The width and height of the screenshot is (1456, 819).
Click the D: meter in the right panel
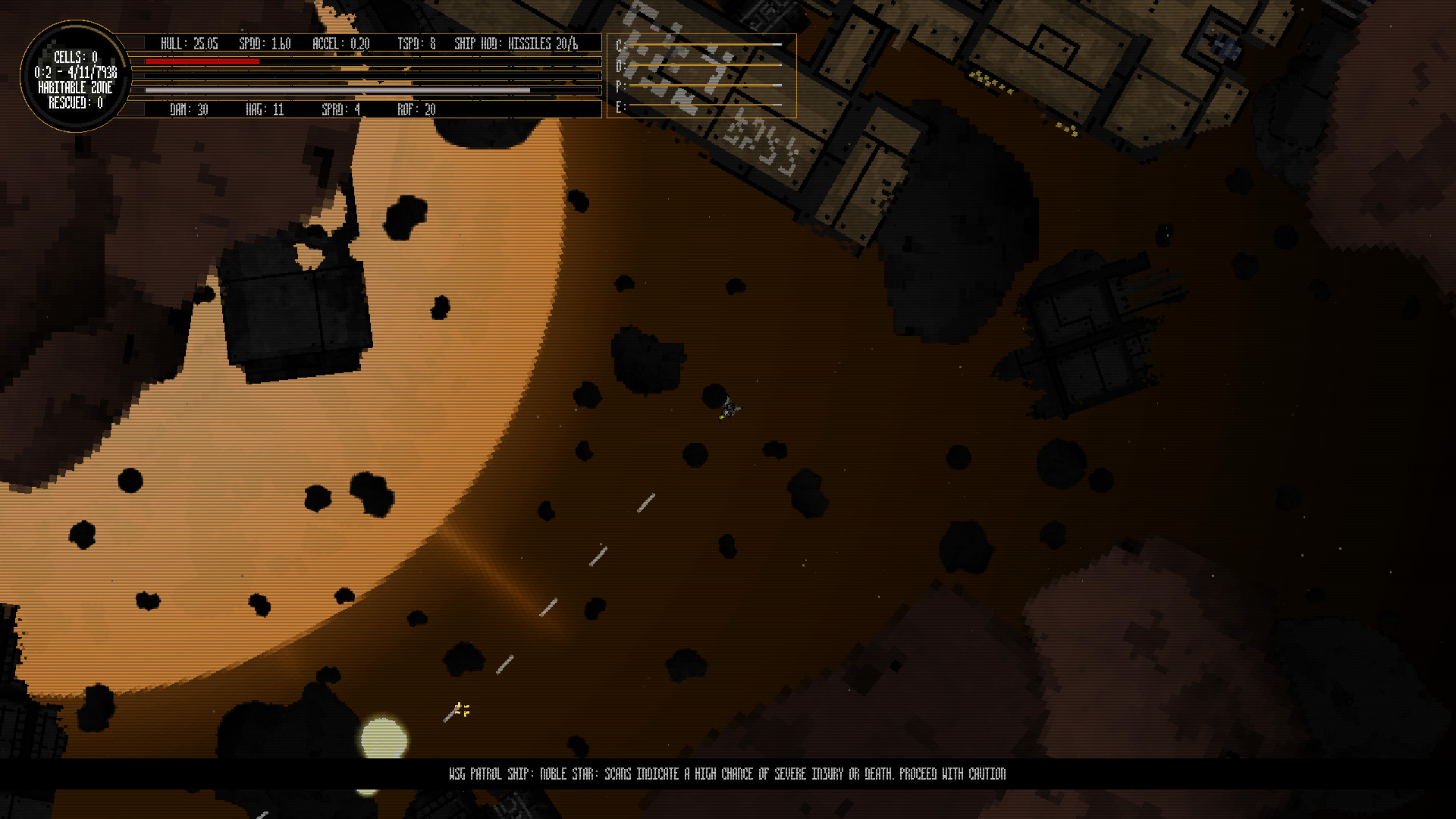[x=705, y=65]
